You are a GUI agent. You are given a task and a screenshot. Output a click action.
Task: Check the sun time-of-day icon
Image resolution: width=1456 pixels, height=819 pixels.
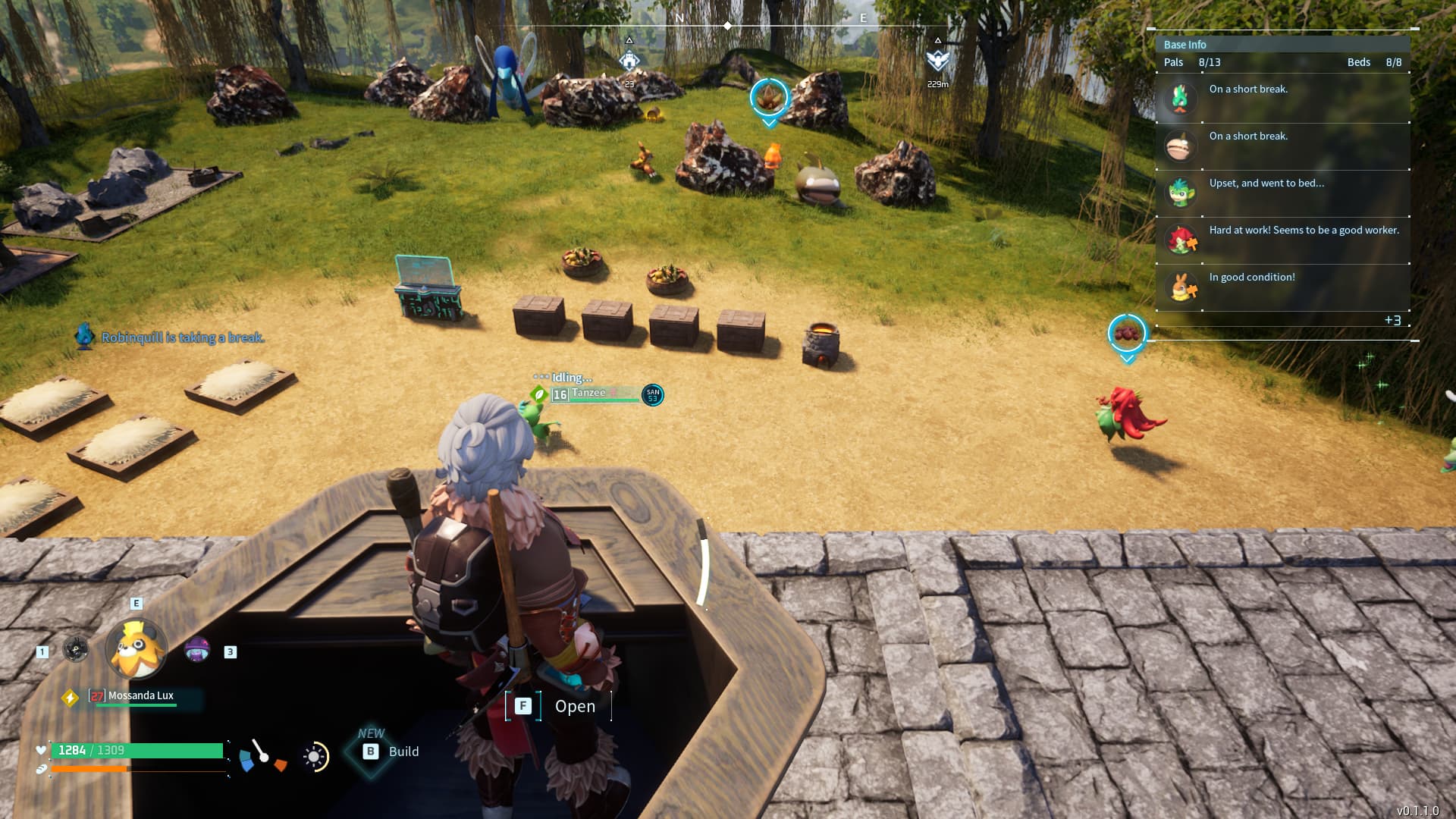coord(315,756)
